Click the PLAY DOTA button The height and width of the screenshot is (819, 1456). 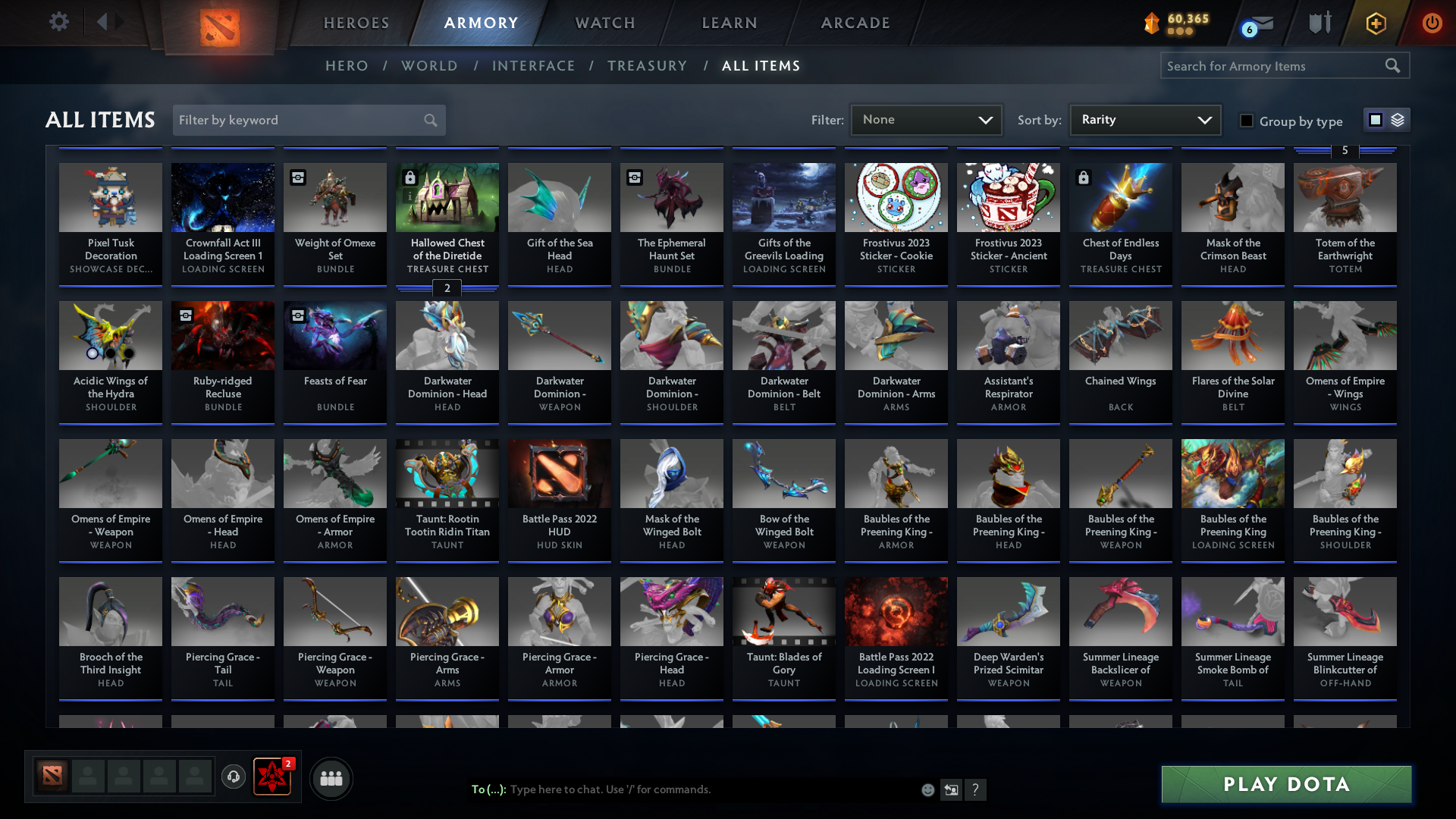pos(1285,784)
